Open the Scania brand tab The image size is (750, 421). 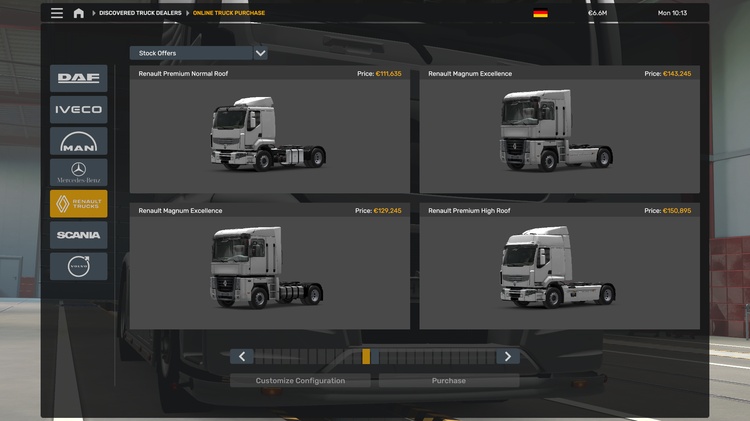point(78,235)
